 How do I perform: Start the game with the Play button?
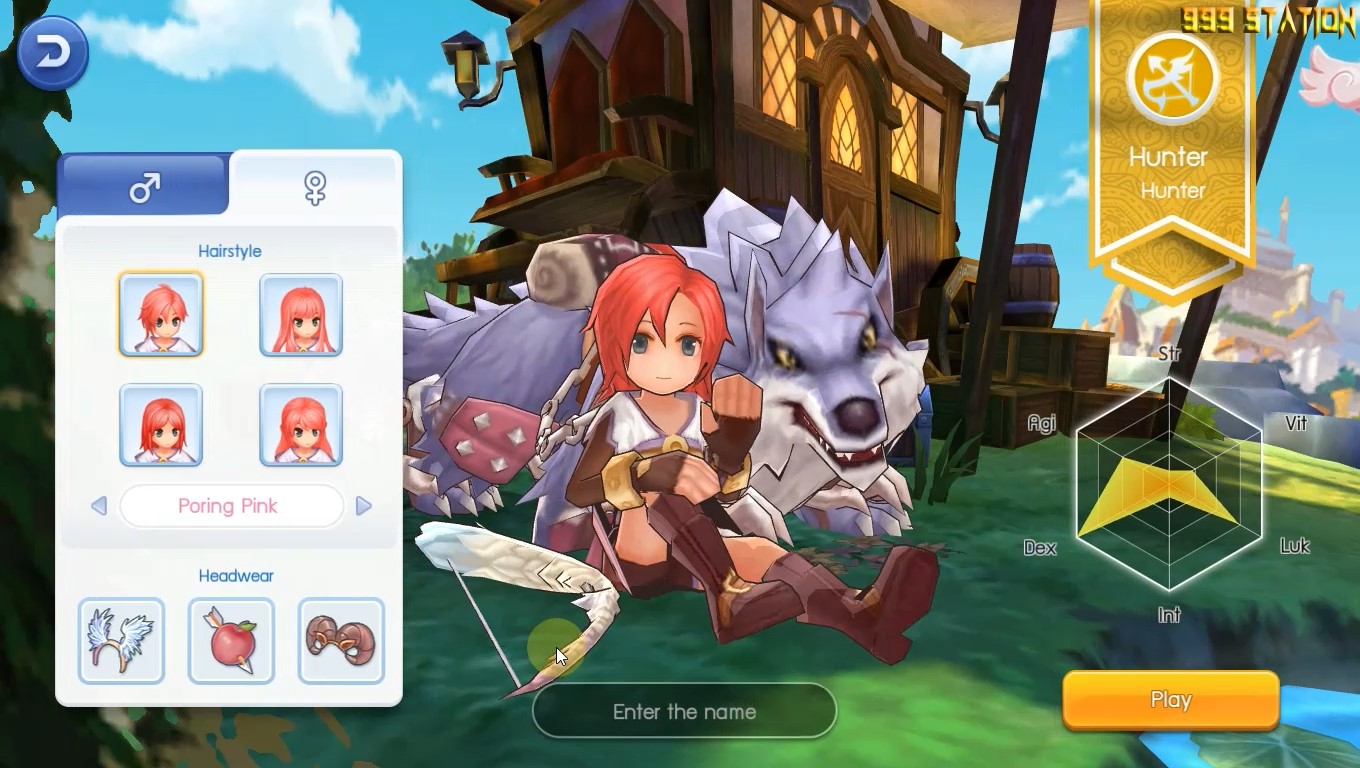1170,700
